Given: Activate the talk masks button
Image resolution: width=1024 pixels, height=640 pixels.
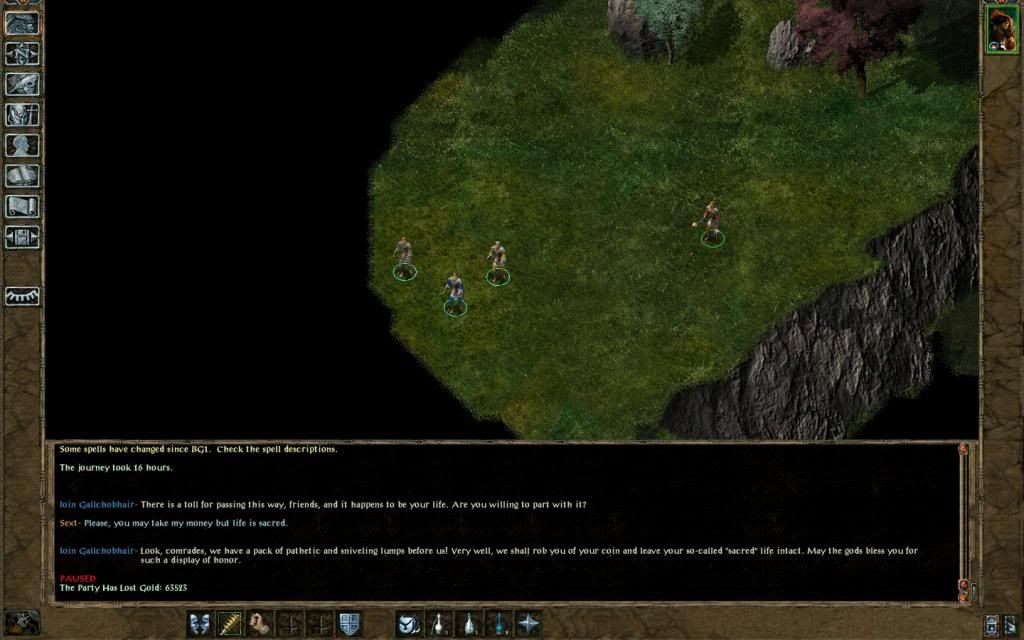Looking at the screenshot, I should [x=200, y=624].
